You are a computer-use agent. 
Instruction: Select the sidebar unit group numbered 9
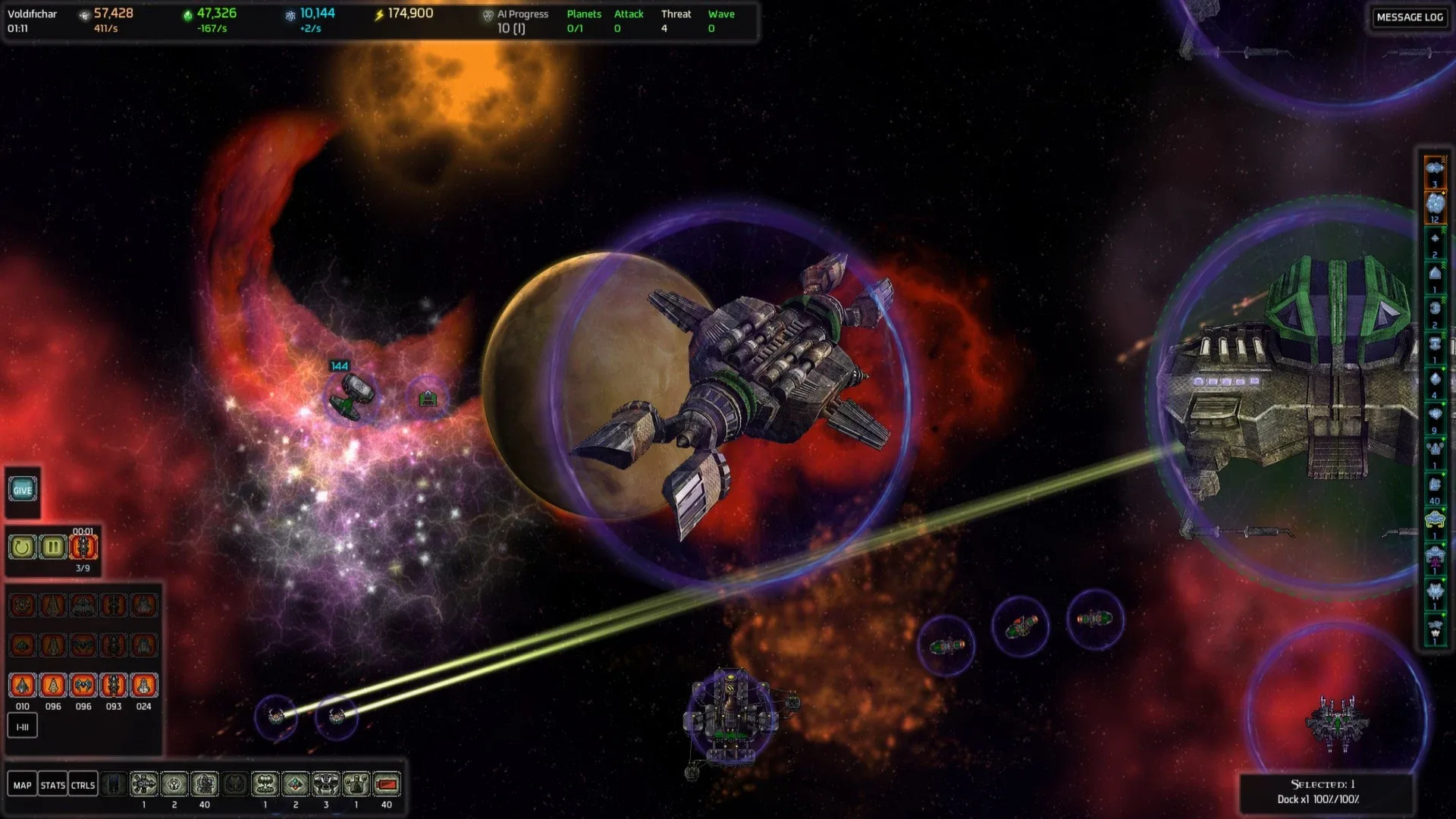(x=1435, y=415)
